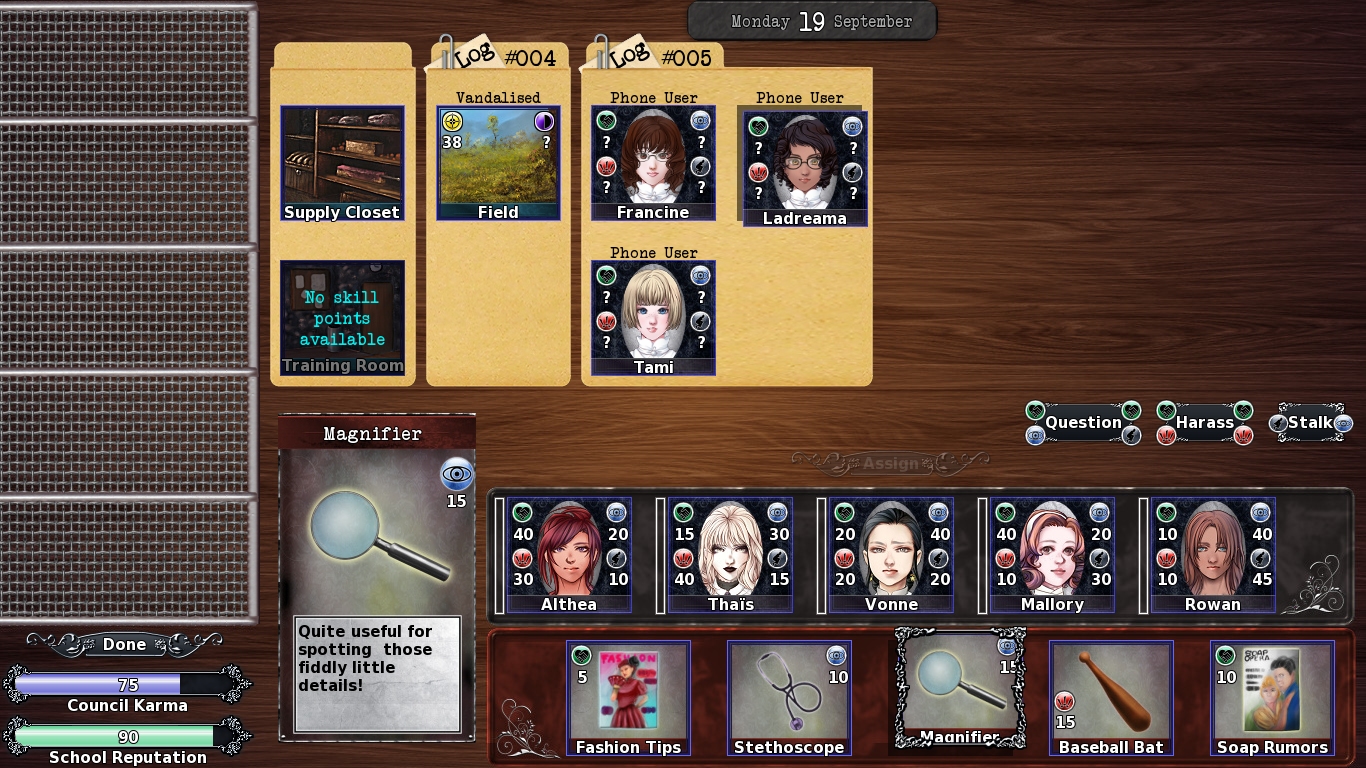Pick the Fashion Tips item card
Image resolution: width=1366 pixels, height=768 pixels.
(628, 698)
